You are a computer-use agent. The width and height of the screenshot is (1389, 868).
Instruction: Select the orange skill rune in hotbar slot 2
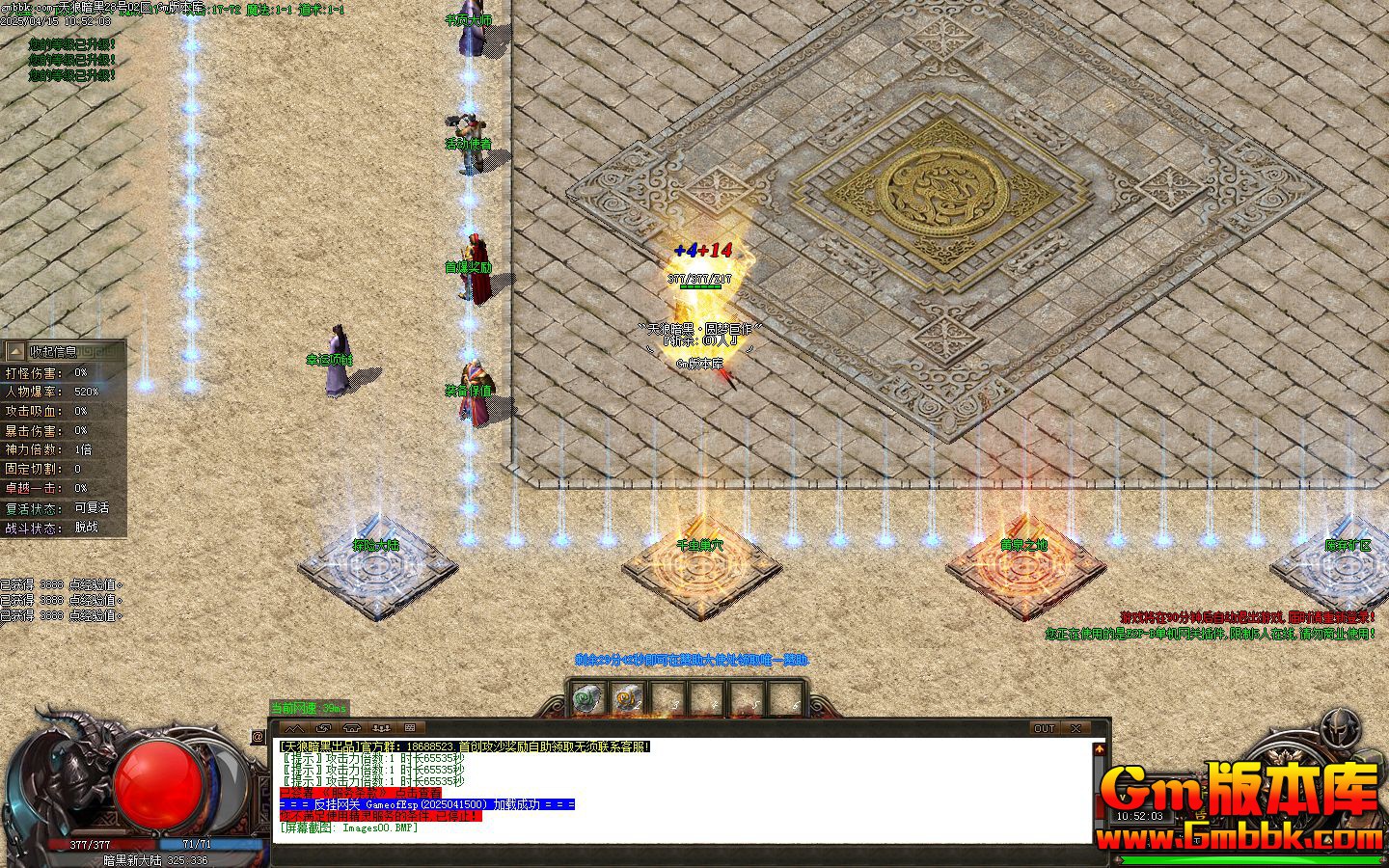(627, 696)
